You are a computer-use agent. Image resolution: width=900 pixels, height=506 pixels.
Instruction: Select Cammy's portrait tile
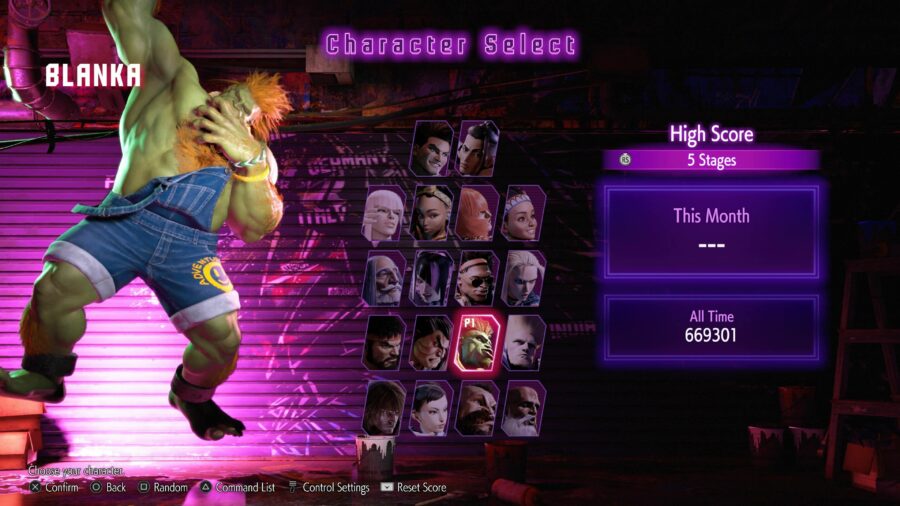[524, 277]
